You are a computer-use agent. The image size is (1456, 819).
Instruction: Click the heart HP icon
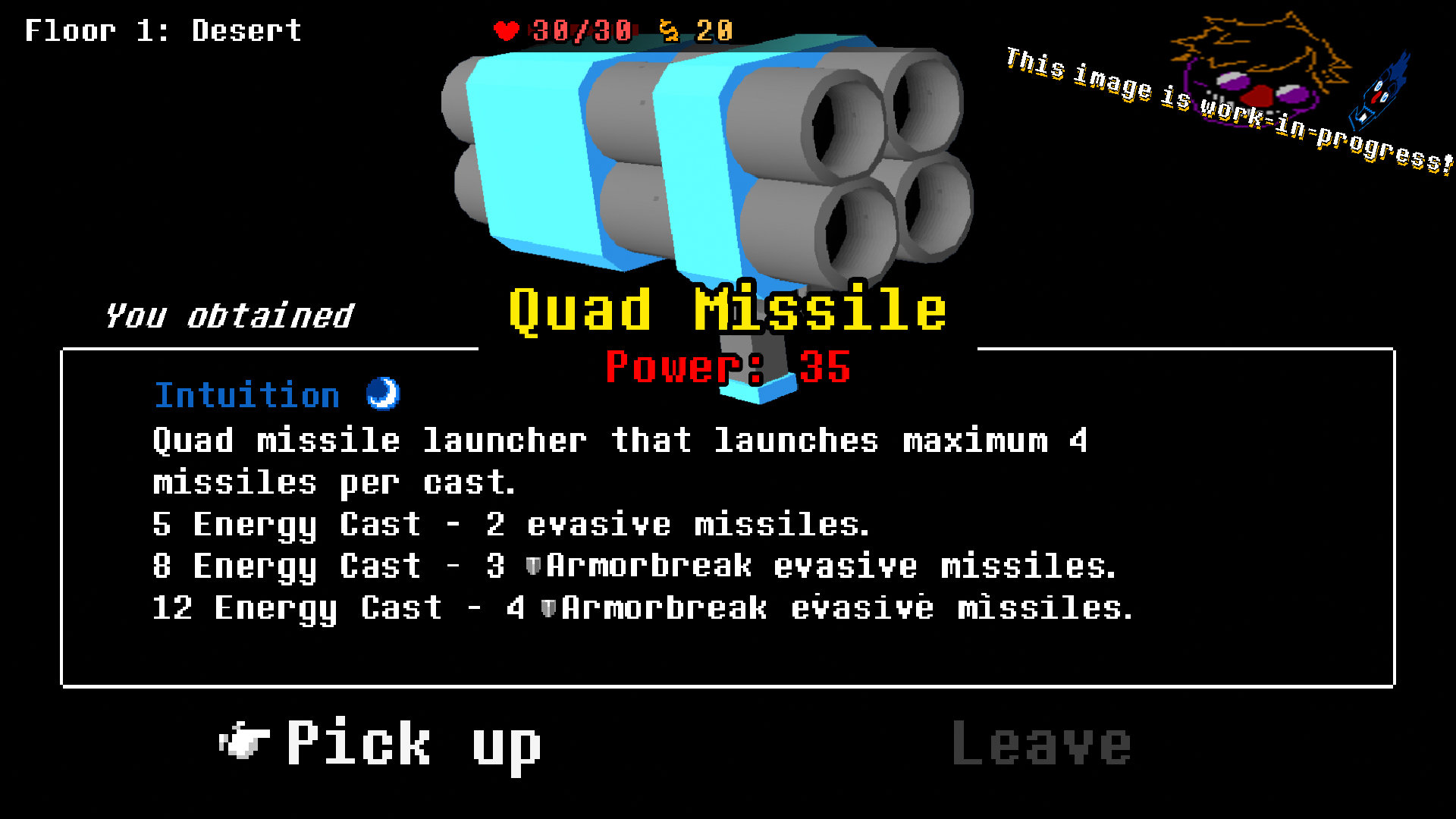[507, 32]
